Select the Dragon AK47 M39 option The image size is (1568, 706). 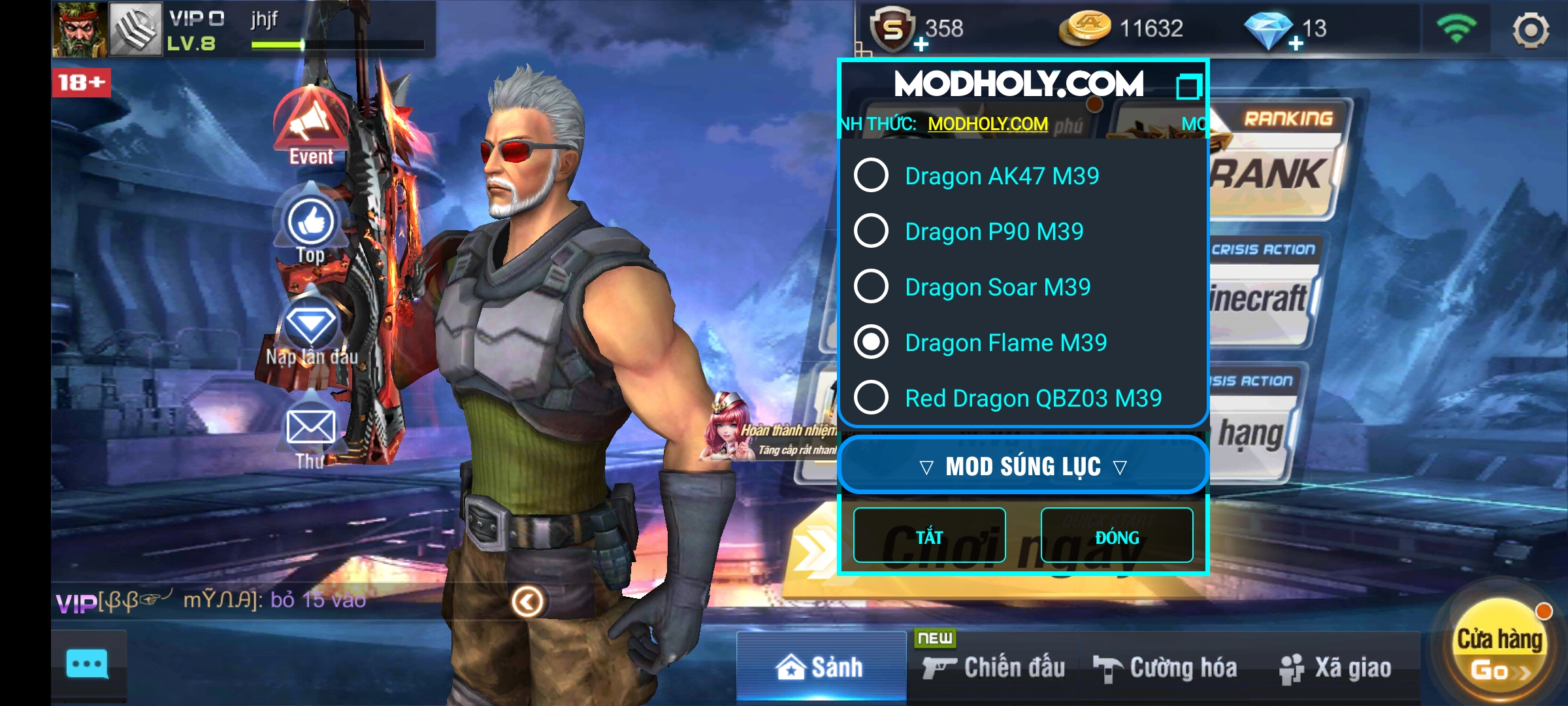(872, 175)
